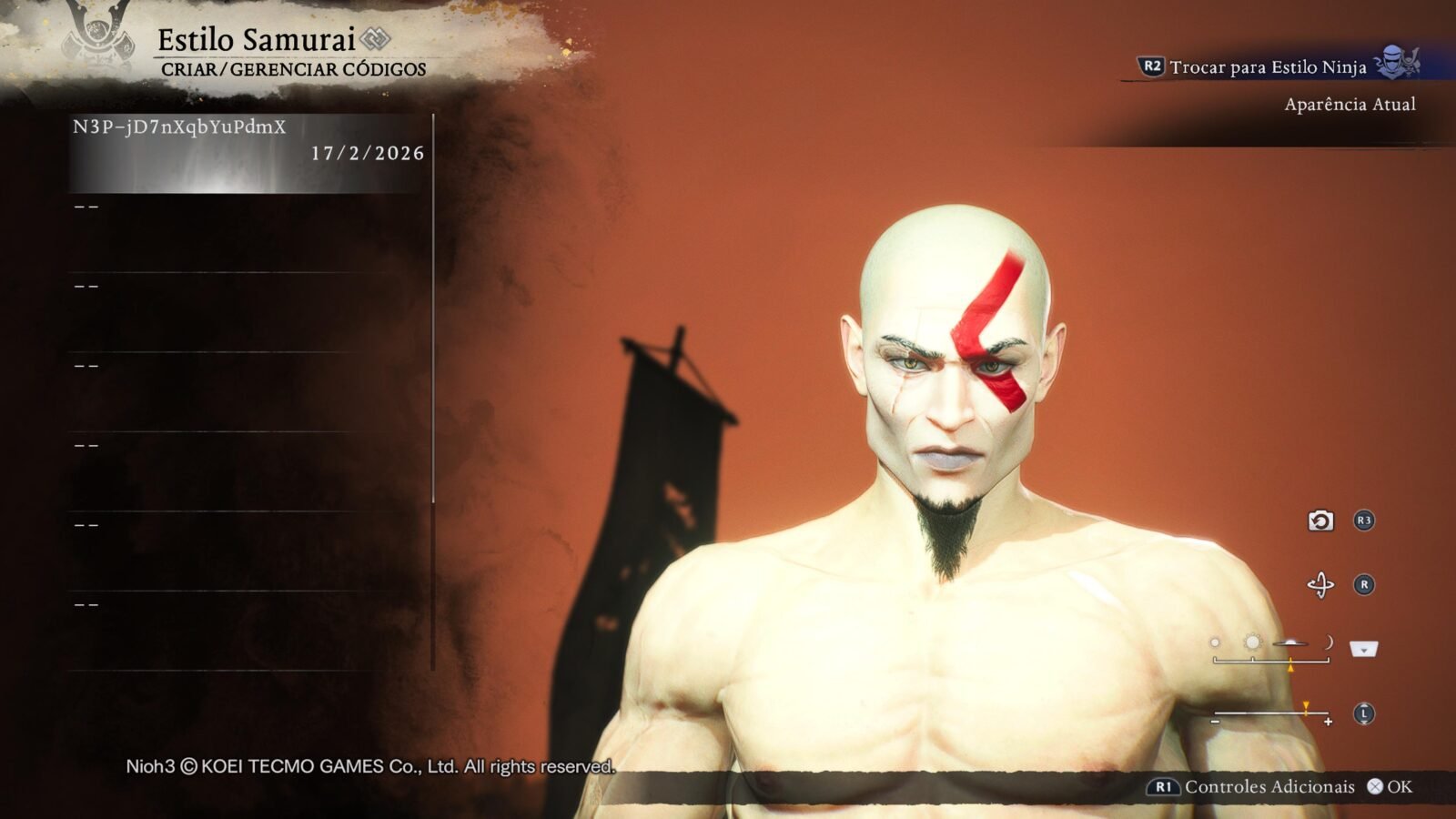Screen dimensions: 1456x819
Task: Click the camera reset icon
Action: [1320, 521]
